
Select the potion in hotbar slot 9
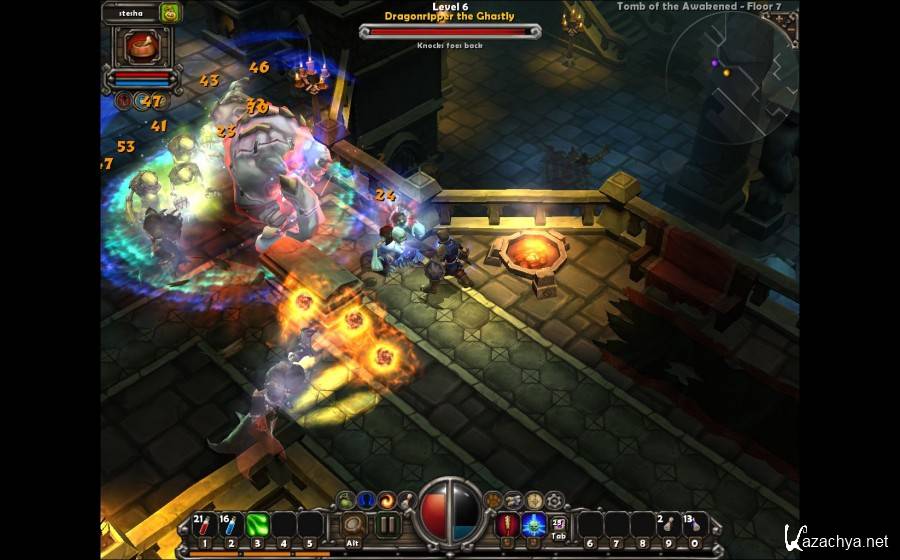(x=668, y=525)
